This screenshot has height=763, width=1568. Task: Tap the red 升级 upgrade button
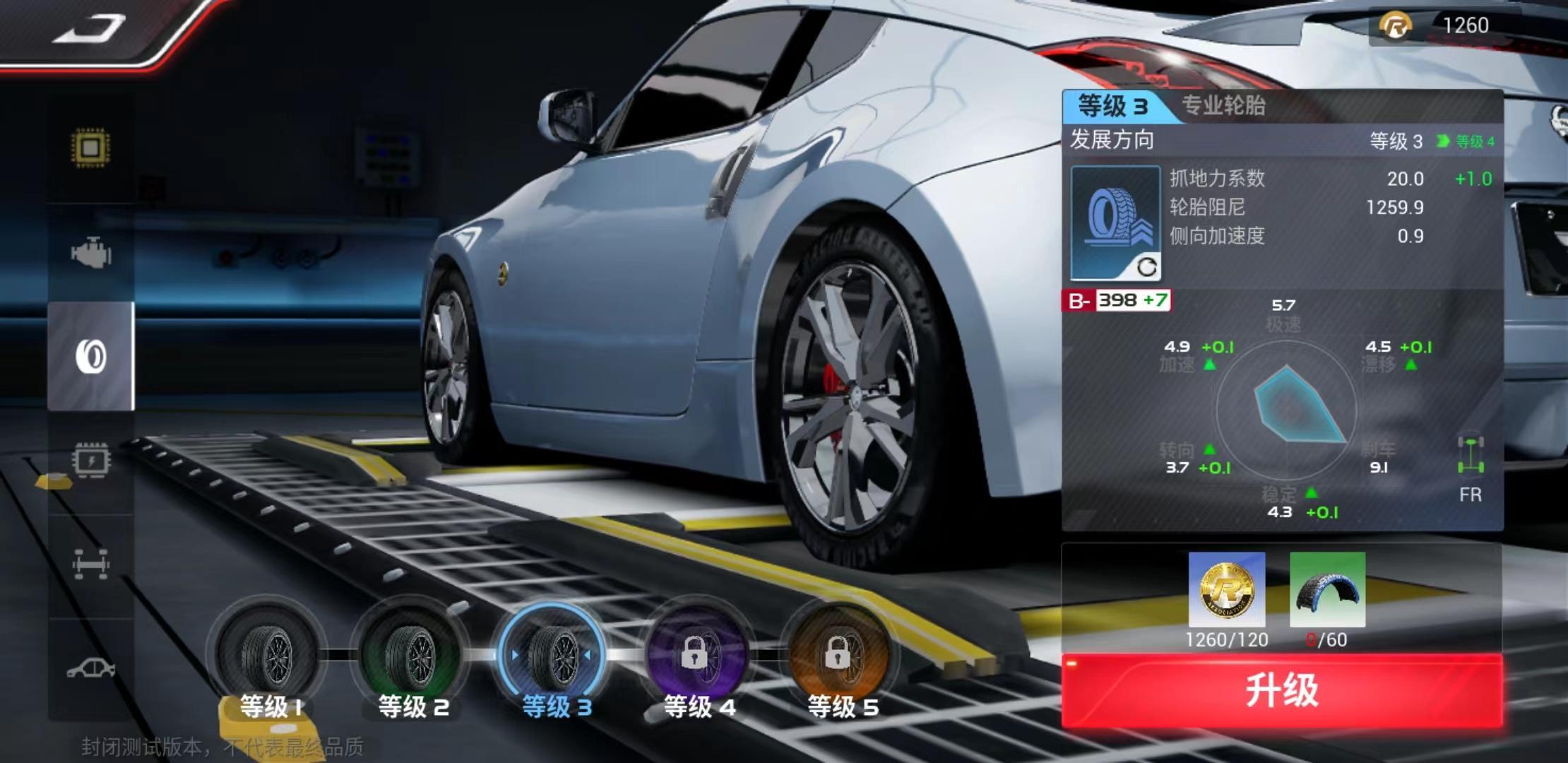point(1281,690)
